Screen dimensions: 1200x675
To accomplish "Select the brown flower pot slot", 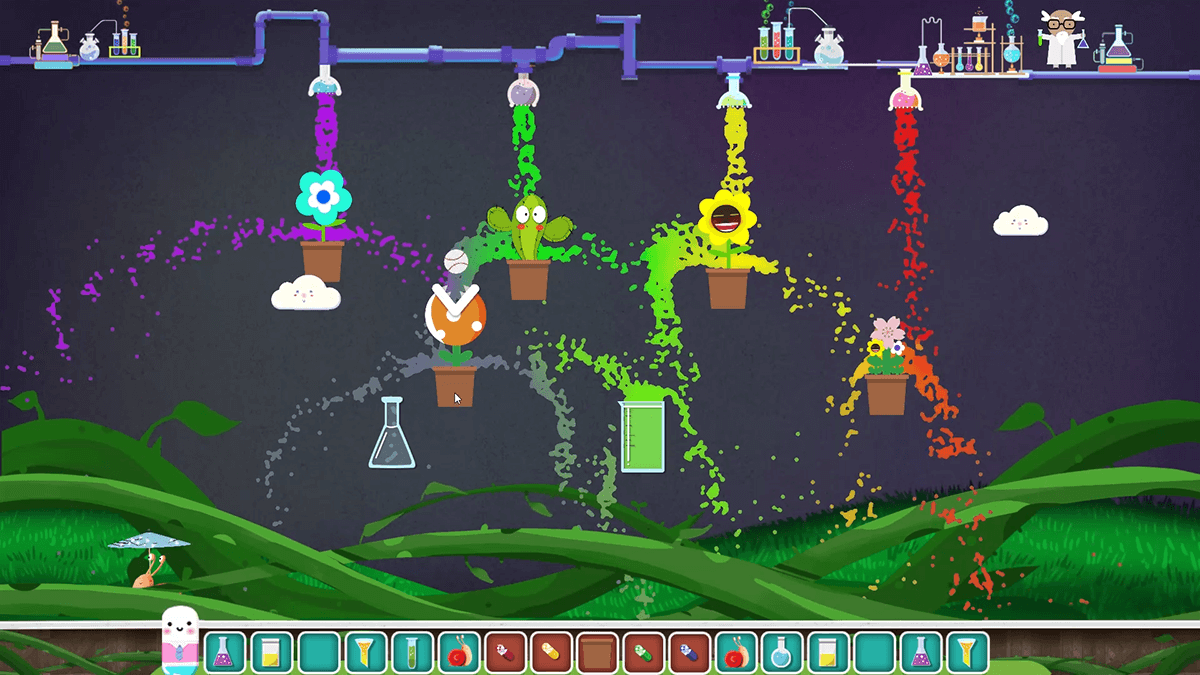I will (598, 652).
